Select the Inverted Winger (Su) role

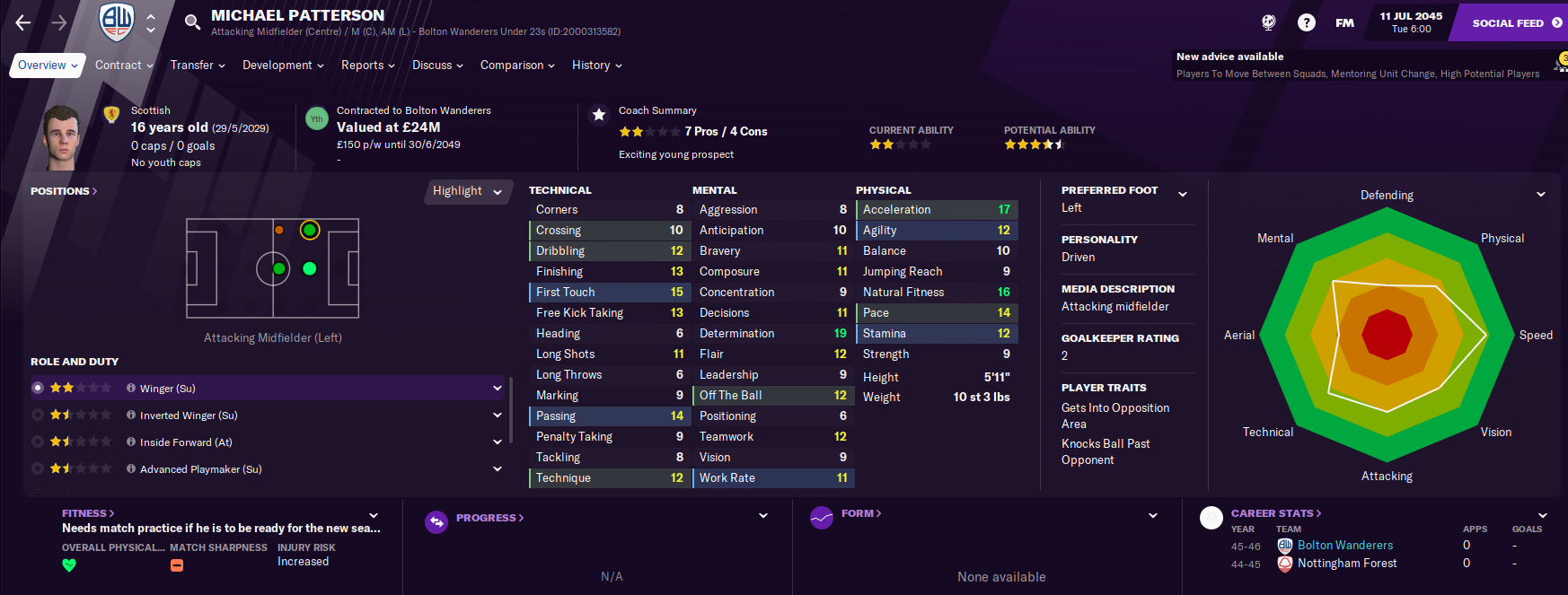[189, 416]
